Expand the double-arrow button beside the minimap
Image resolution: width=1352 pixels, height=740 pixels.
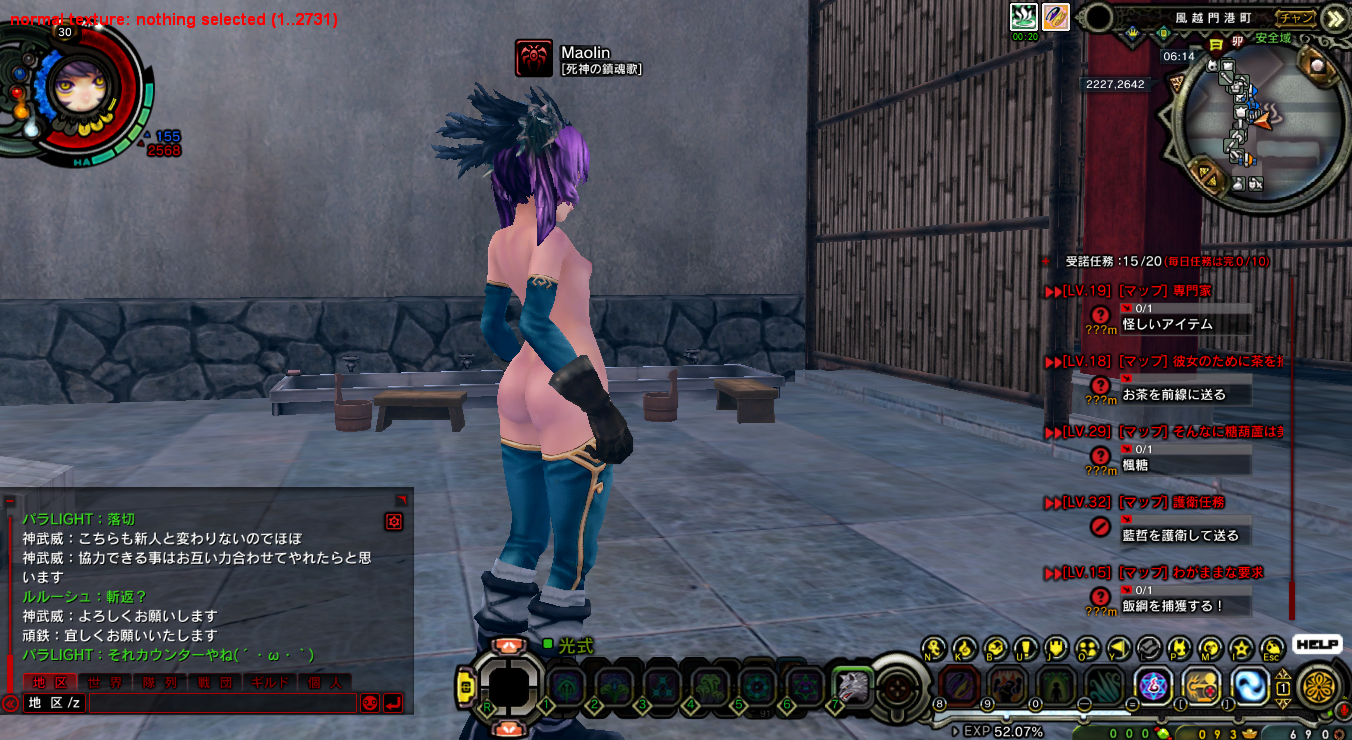(x=1334, y=18)
